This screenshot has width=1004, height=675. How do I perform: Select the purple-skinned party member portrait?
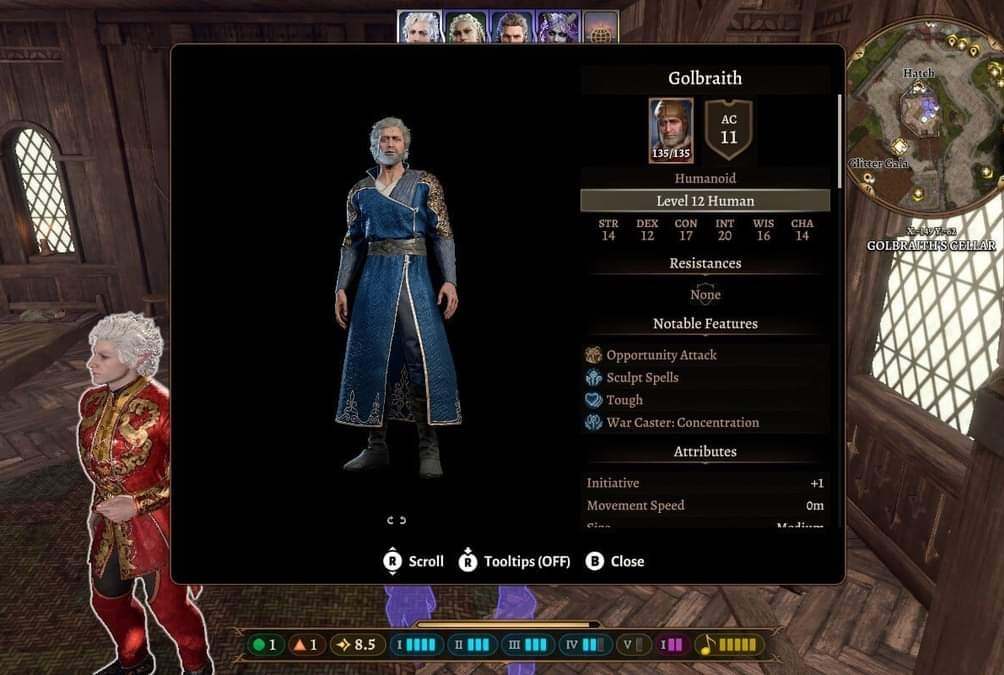[557, 27]
